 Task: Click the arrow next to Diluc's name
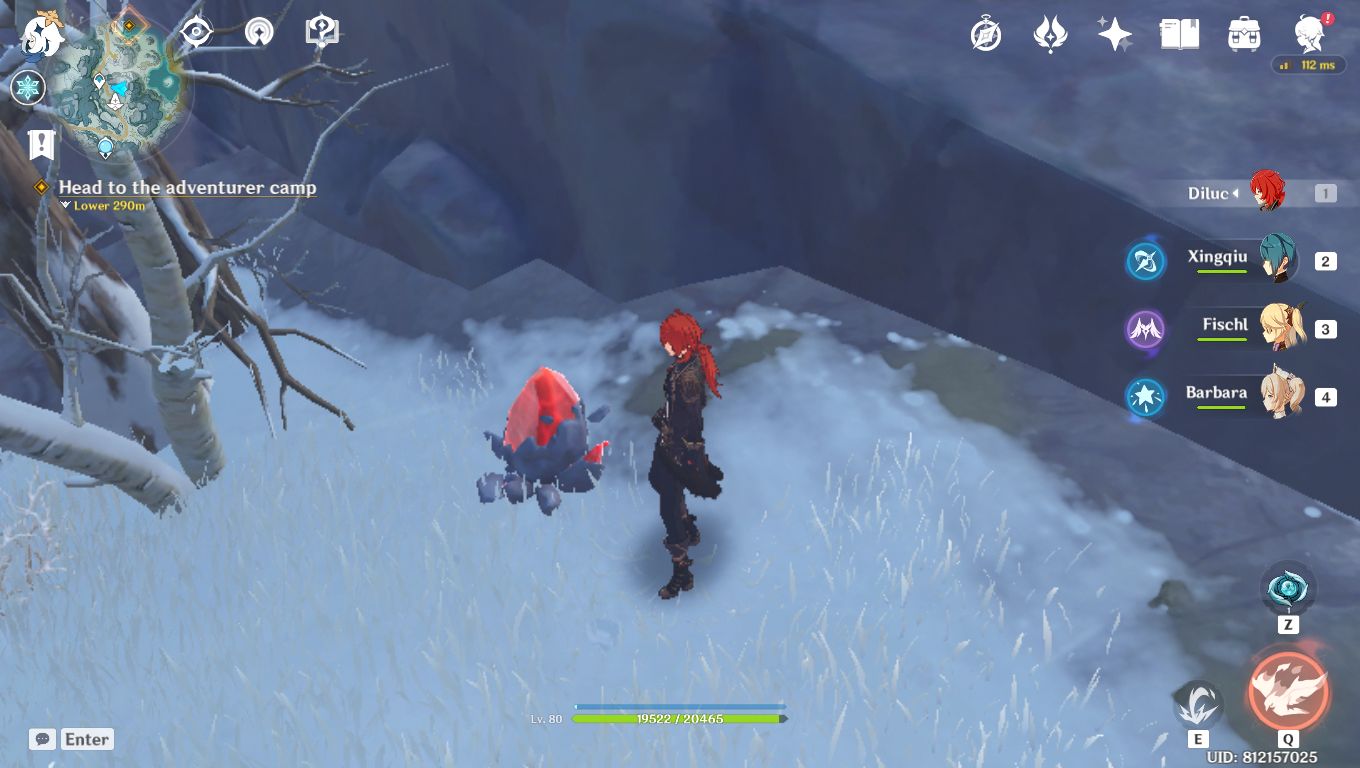1234,193
